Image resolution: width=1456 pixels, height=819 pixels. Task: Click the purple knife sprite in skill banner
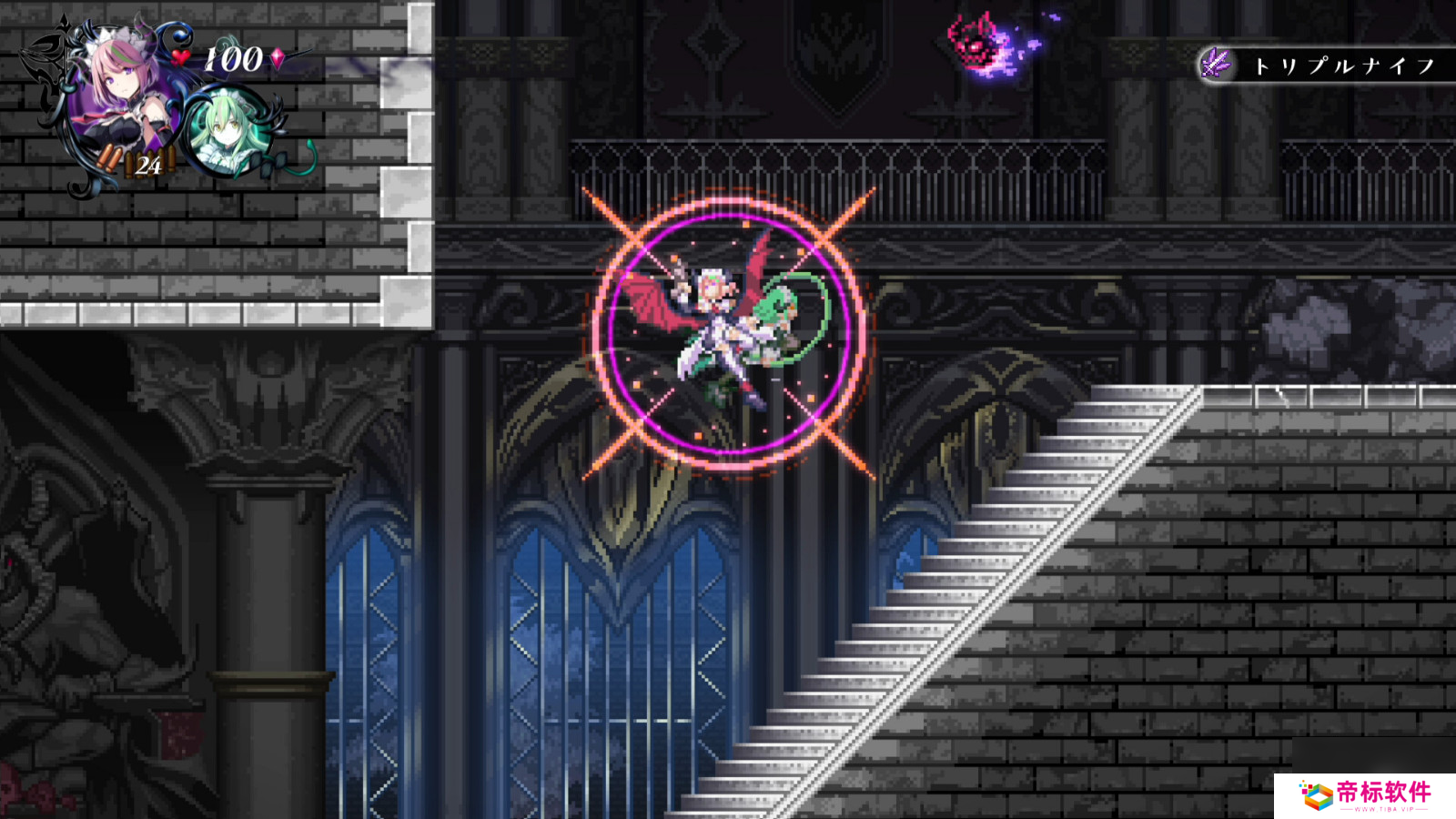coord(1217,64)
